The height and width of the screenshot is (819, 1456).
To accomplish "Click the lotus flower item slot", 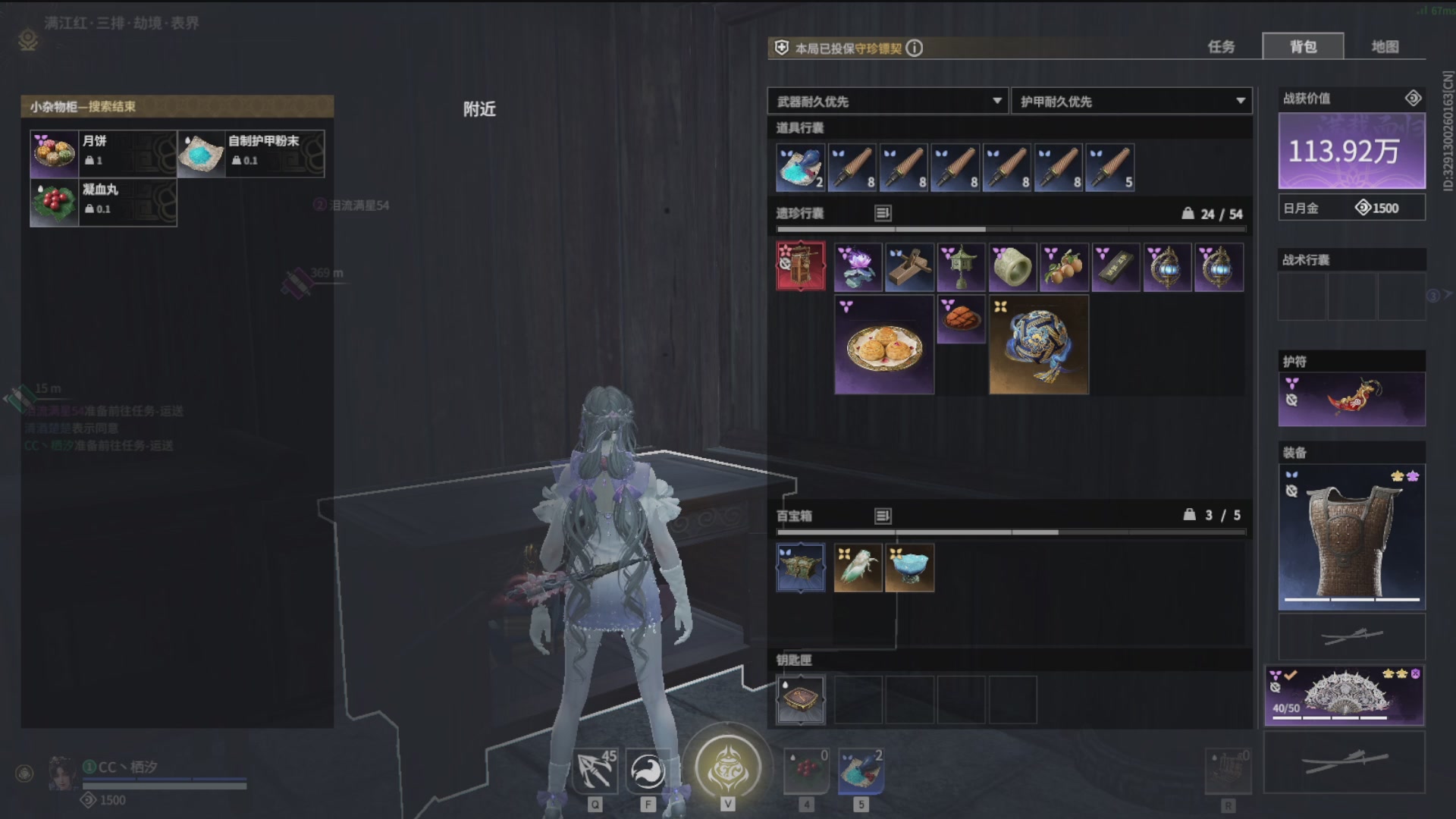I will [x=858, y=268].
